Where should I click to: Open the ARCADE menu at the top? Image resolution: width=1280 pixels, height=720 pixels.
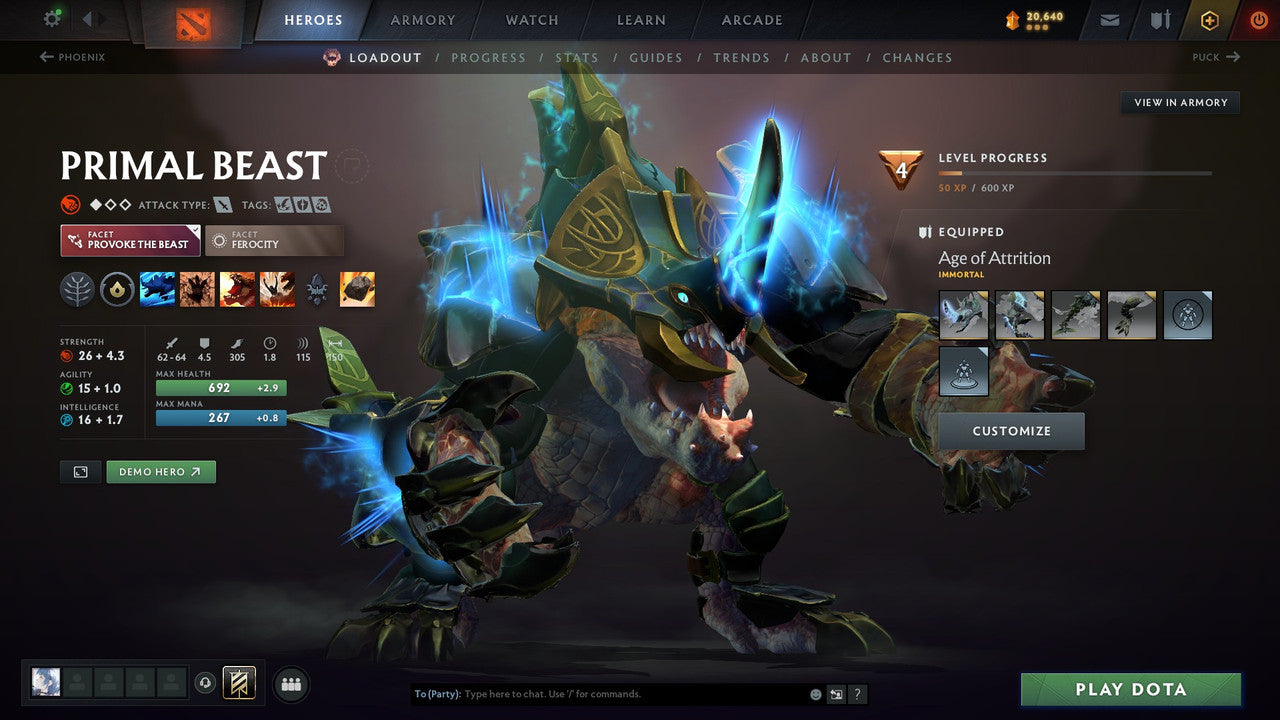click(x=751, y=19)
